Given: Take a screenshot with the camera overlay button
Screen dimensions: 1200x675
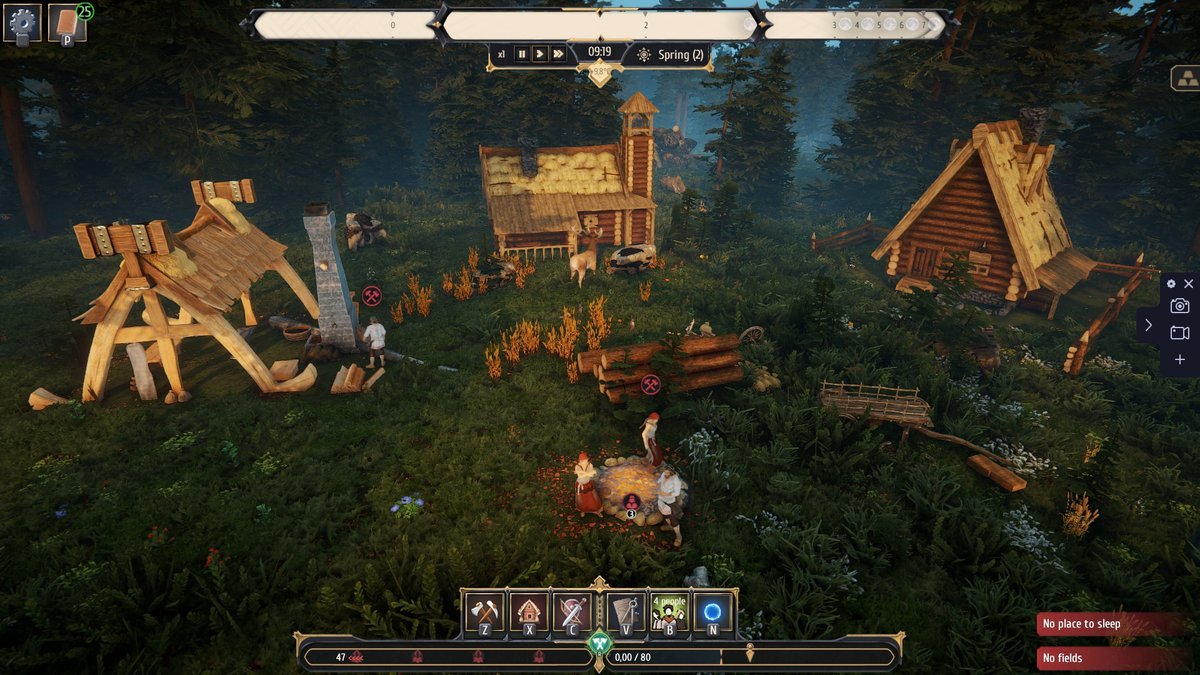Looking at the screenshot, I should (1180, 306).
